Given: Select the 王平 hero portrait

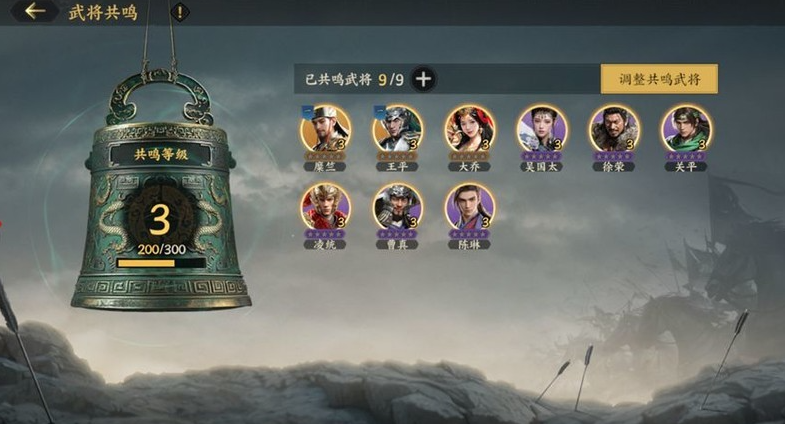Looking at the screenshot, I should click(398, 129).
